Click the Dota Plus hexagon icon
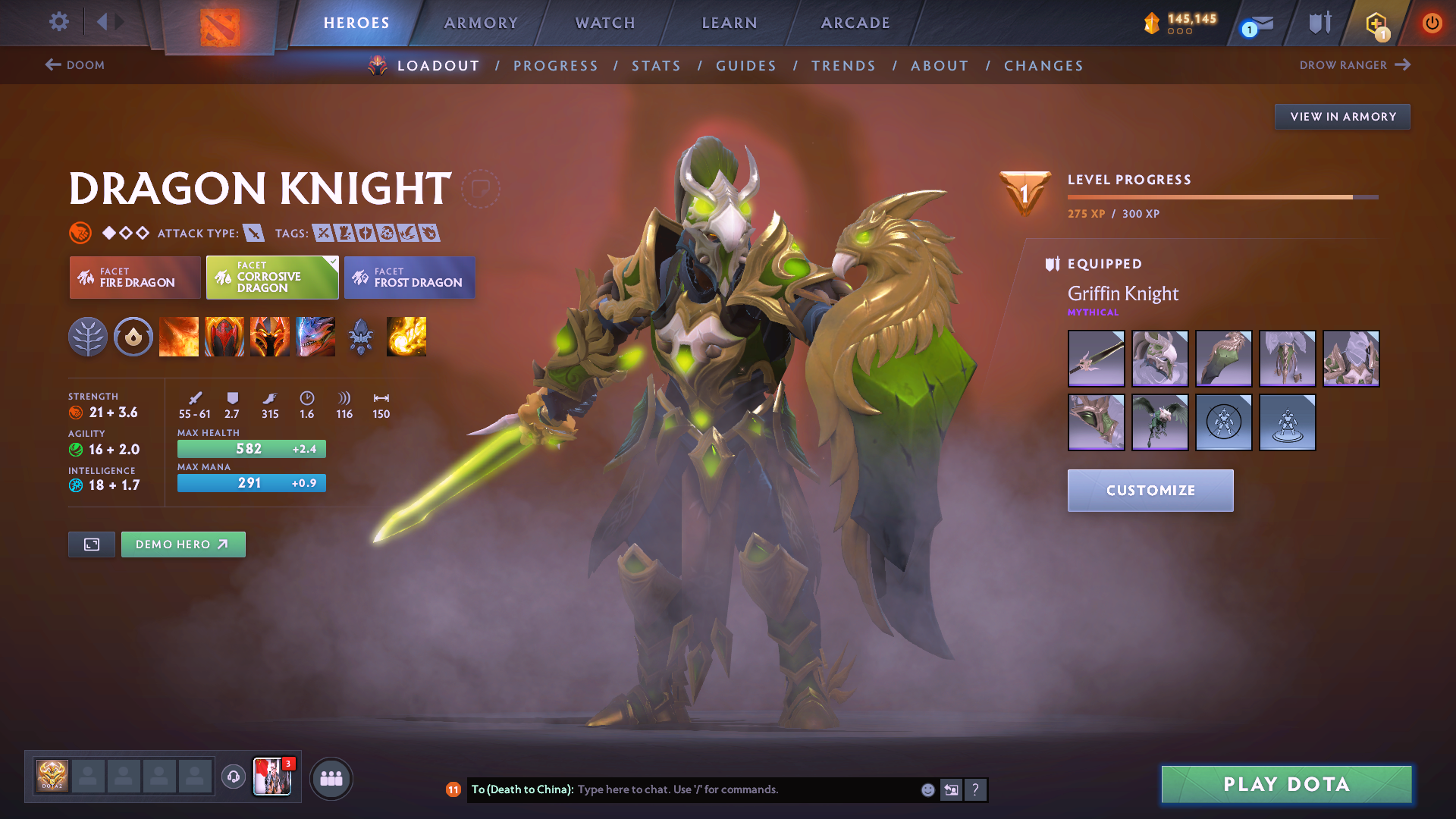Screen dimensions: 1456x819 point(1376,23)
